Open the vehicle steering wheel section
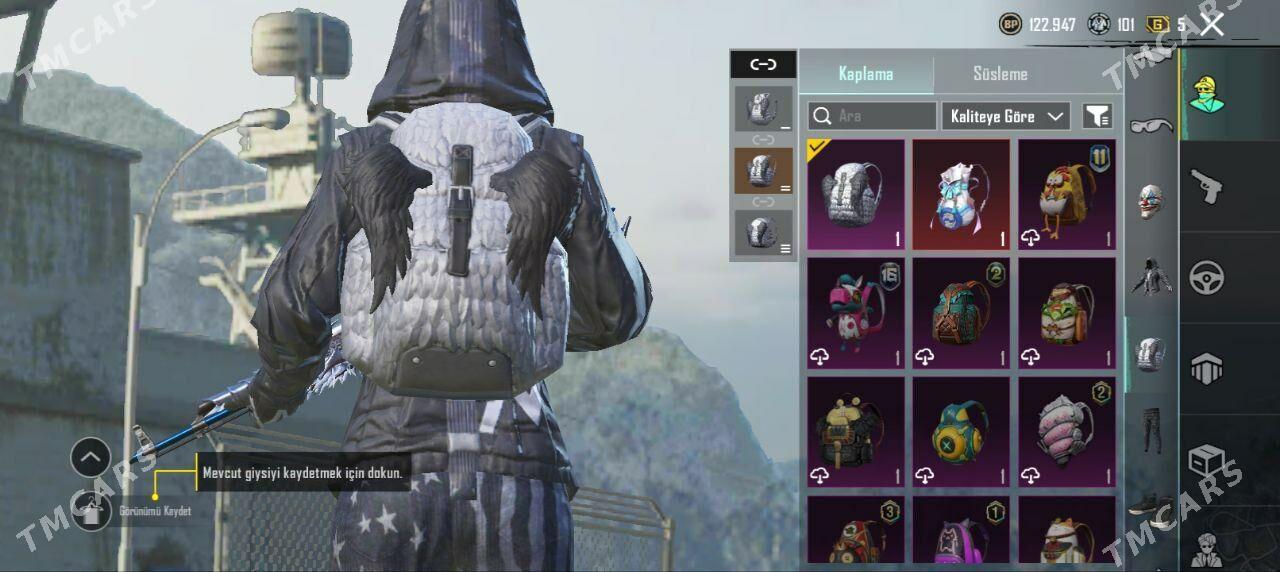Screen dimensions: 1280x572 pos(1207,278)
